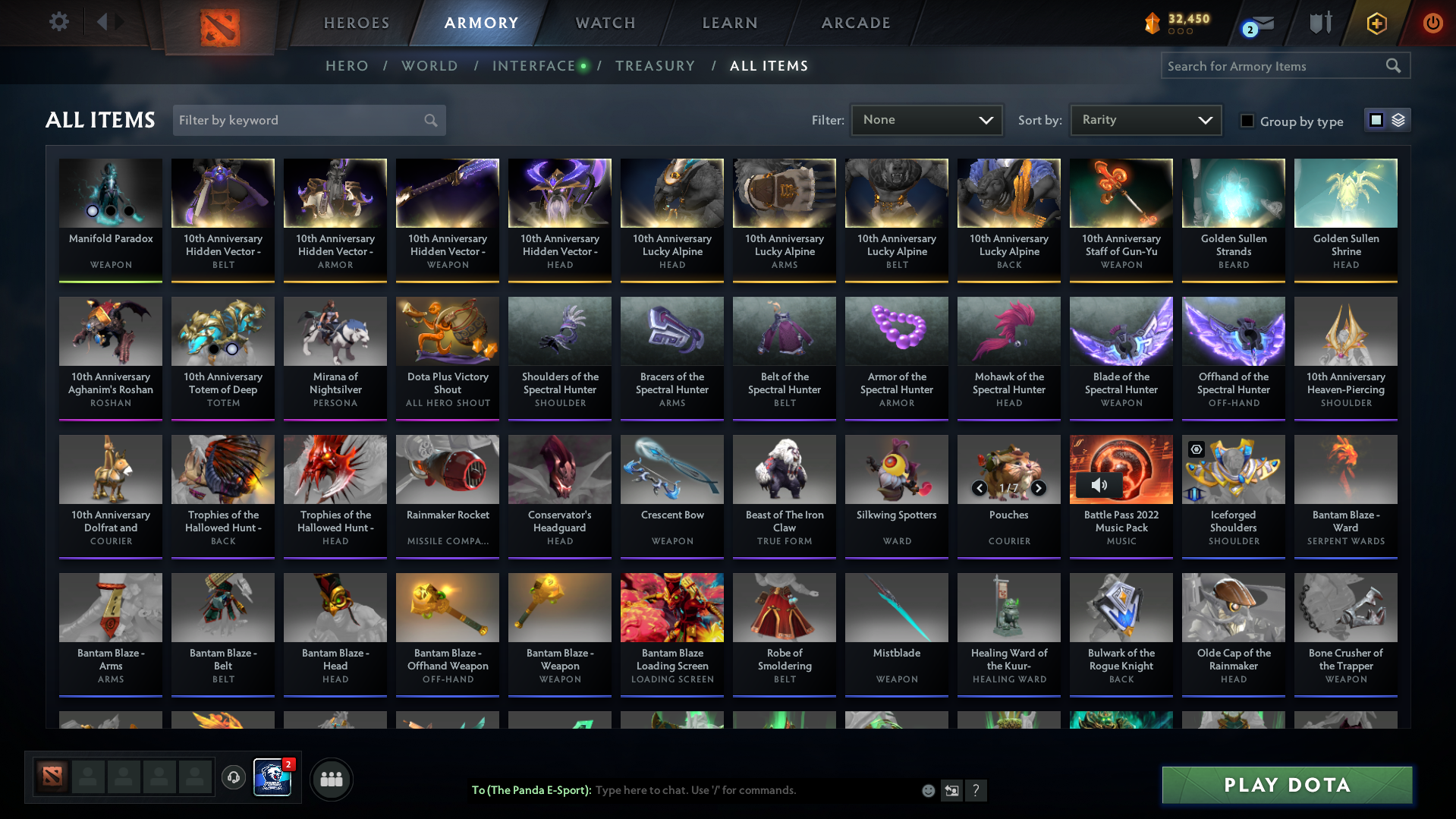Open the armory shield and sword icon
Viewport: 1456px width, 819px height.
pos(1320,23)
